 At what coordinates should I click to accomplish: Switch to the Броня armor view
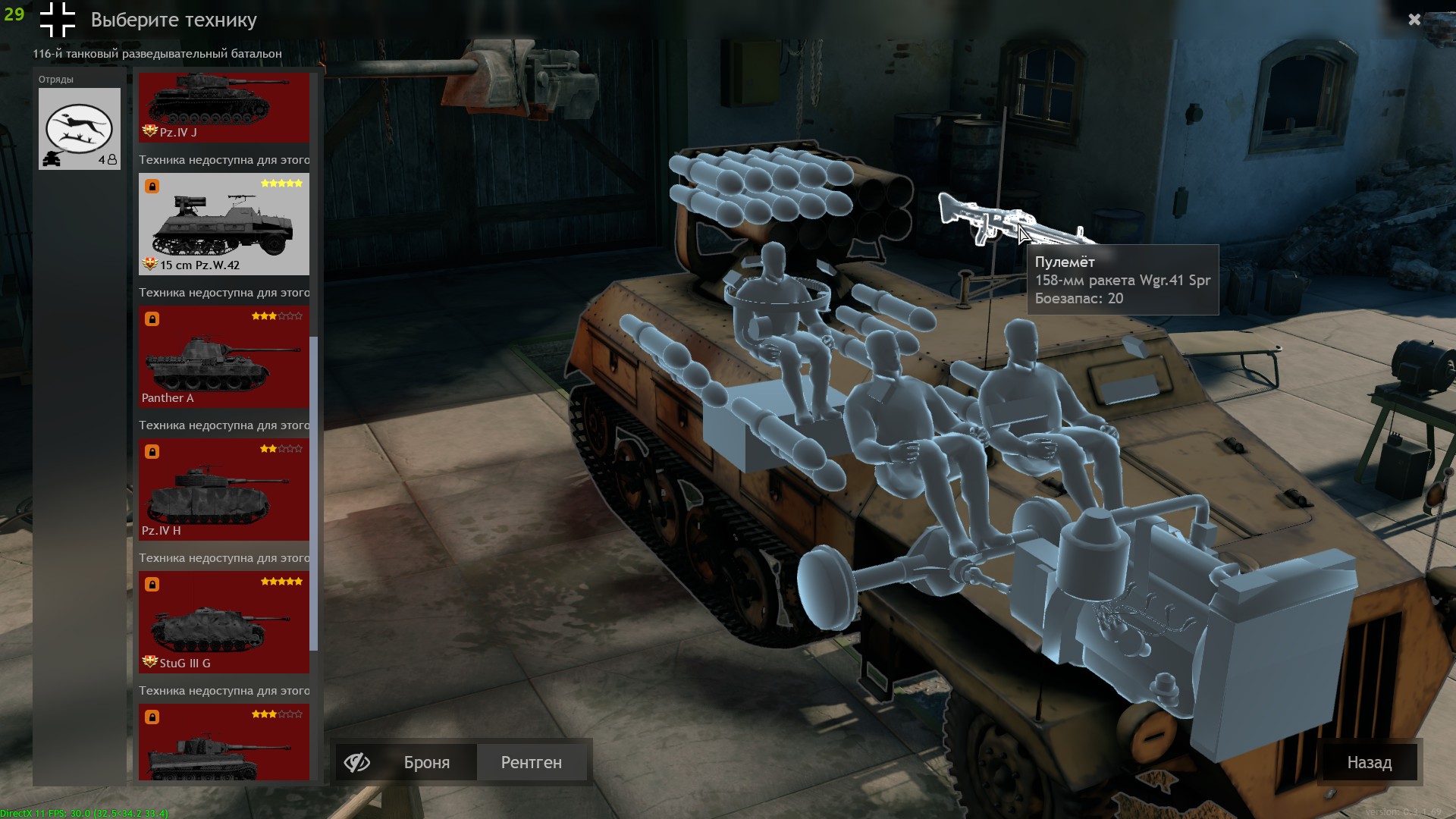[x=426, y=762]
